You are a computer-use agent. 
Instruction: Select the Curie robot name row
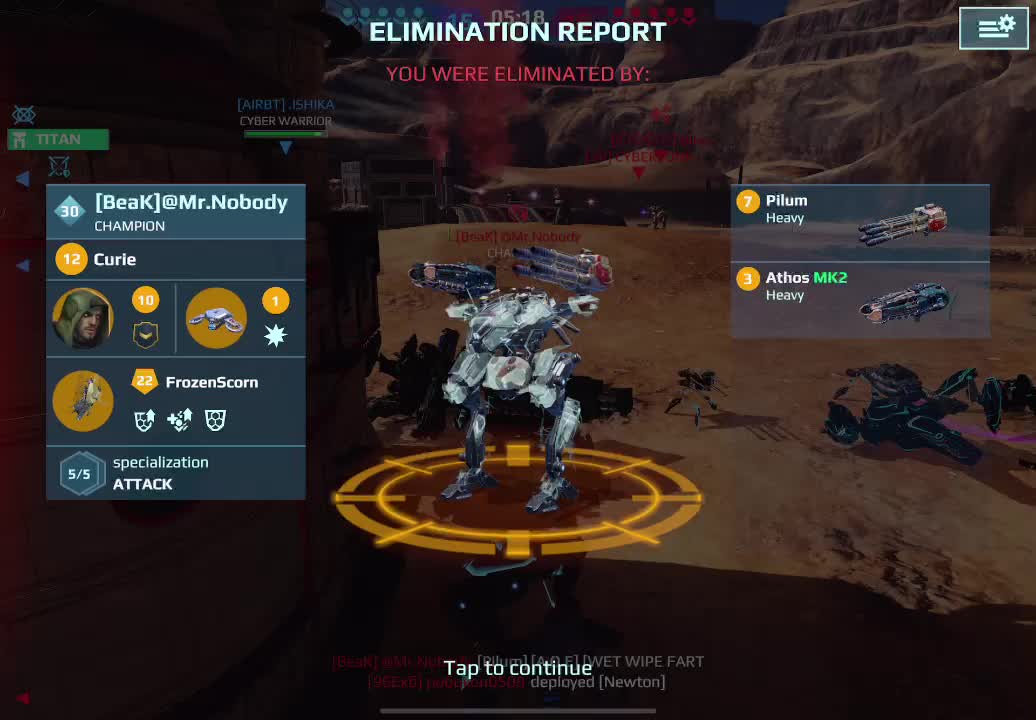176,260
